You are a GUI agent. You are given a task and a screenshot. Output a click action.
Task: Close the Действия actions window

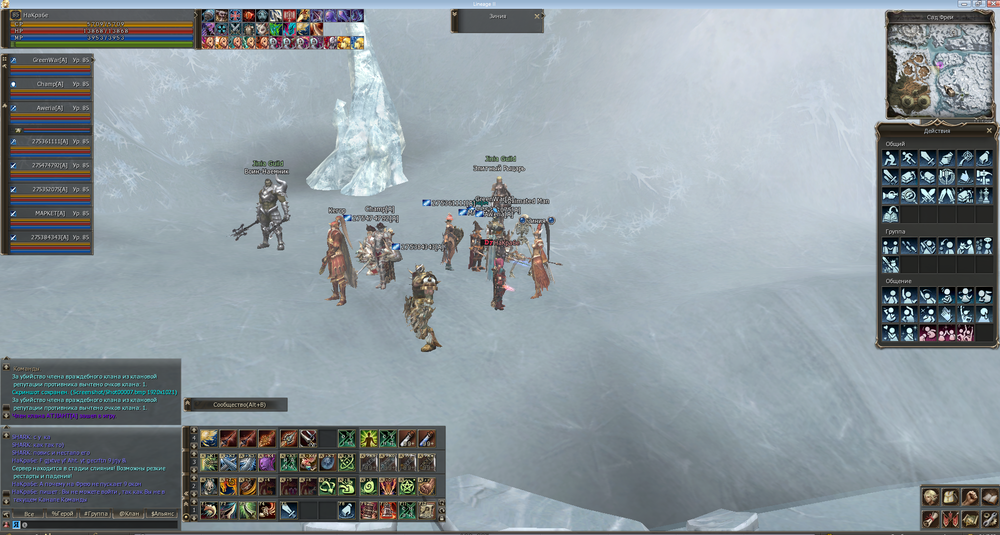[989, 130]
